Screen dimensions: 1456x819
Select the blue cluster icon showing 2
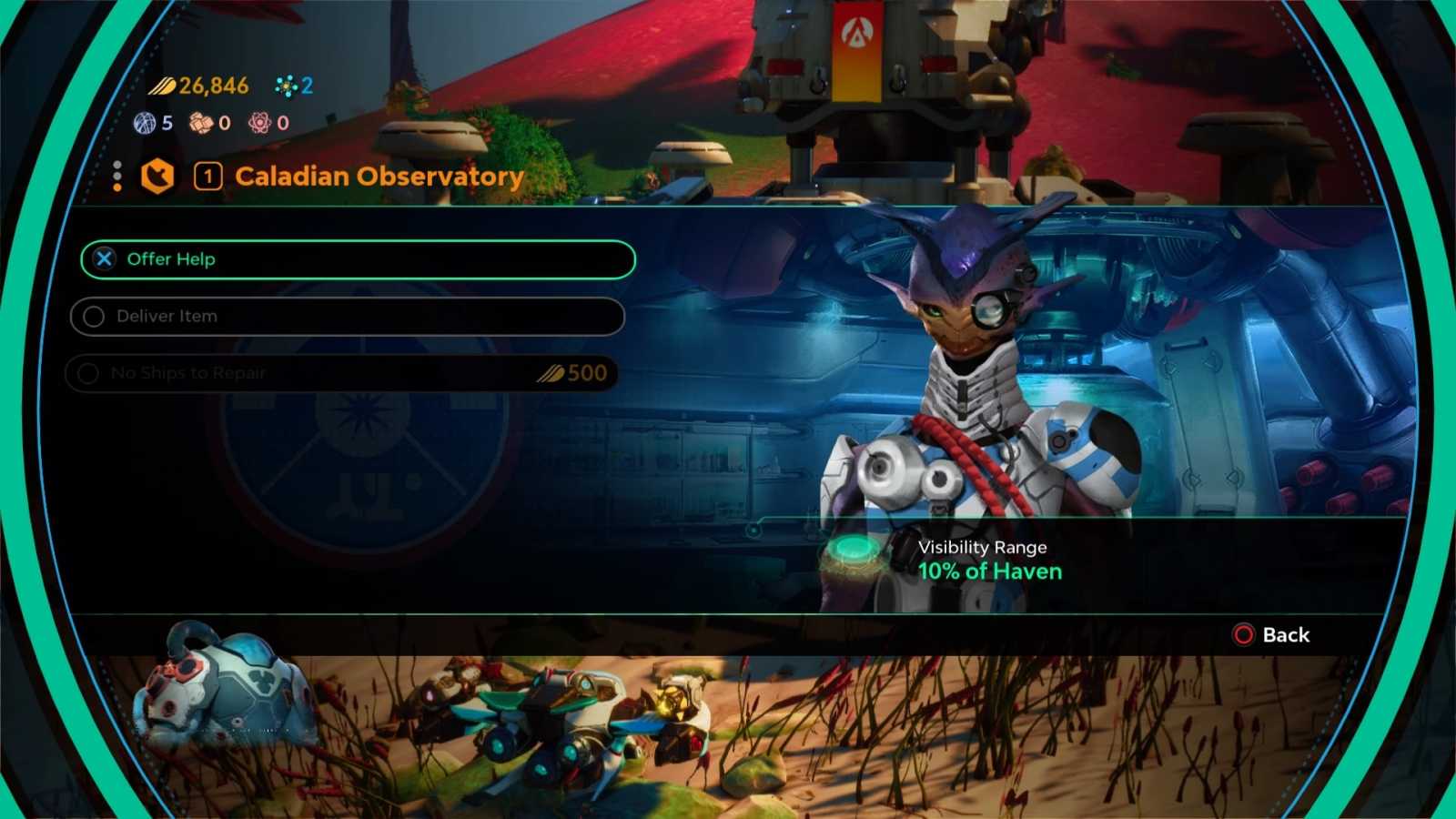(288, 86)
